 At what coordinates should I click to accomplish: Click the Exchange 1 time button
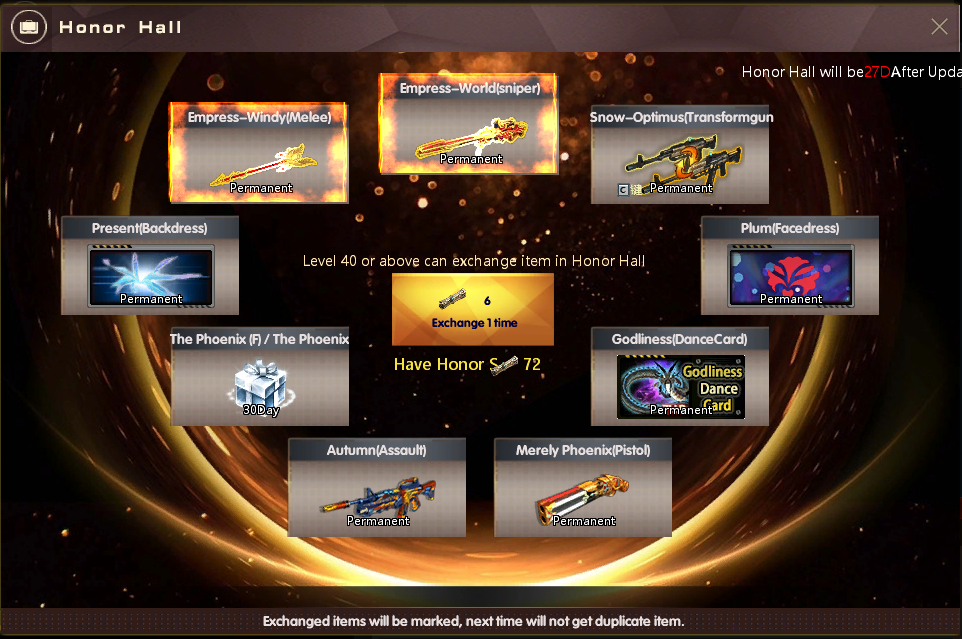click(472, 310)
